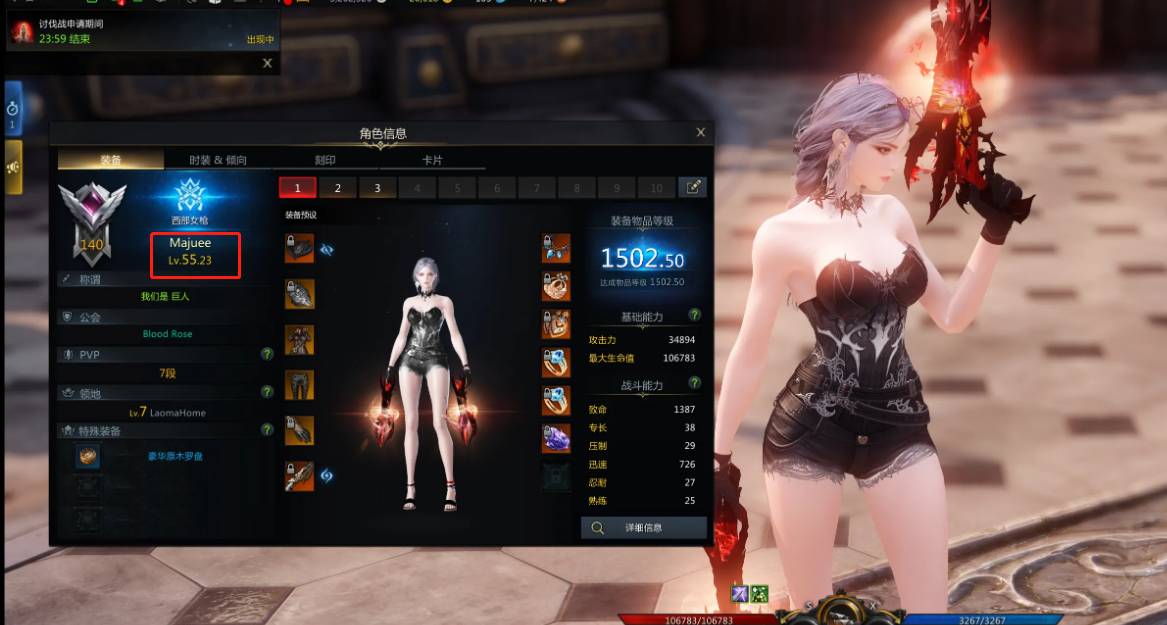This screenshot has width=1167, height=625.
Task: Select the 装备 equipment tab
Action: click(x=111, y=160)
